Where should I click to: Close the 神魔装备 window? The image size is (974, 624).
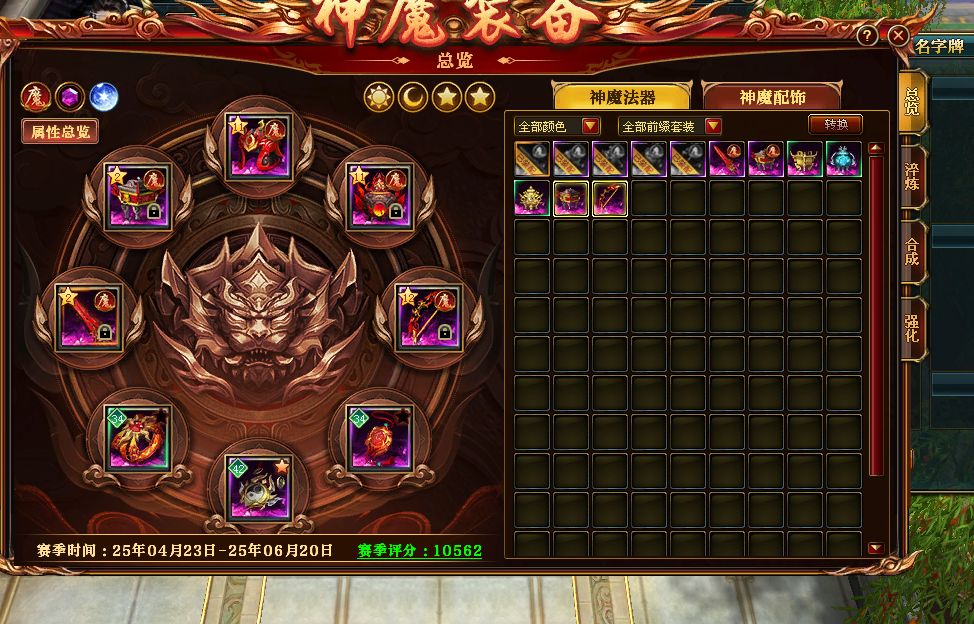pyautogui.click(x=898, y=37)
